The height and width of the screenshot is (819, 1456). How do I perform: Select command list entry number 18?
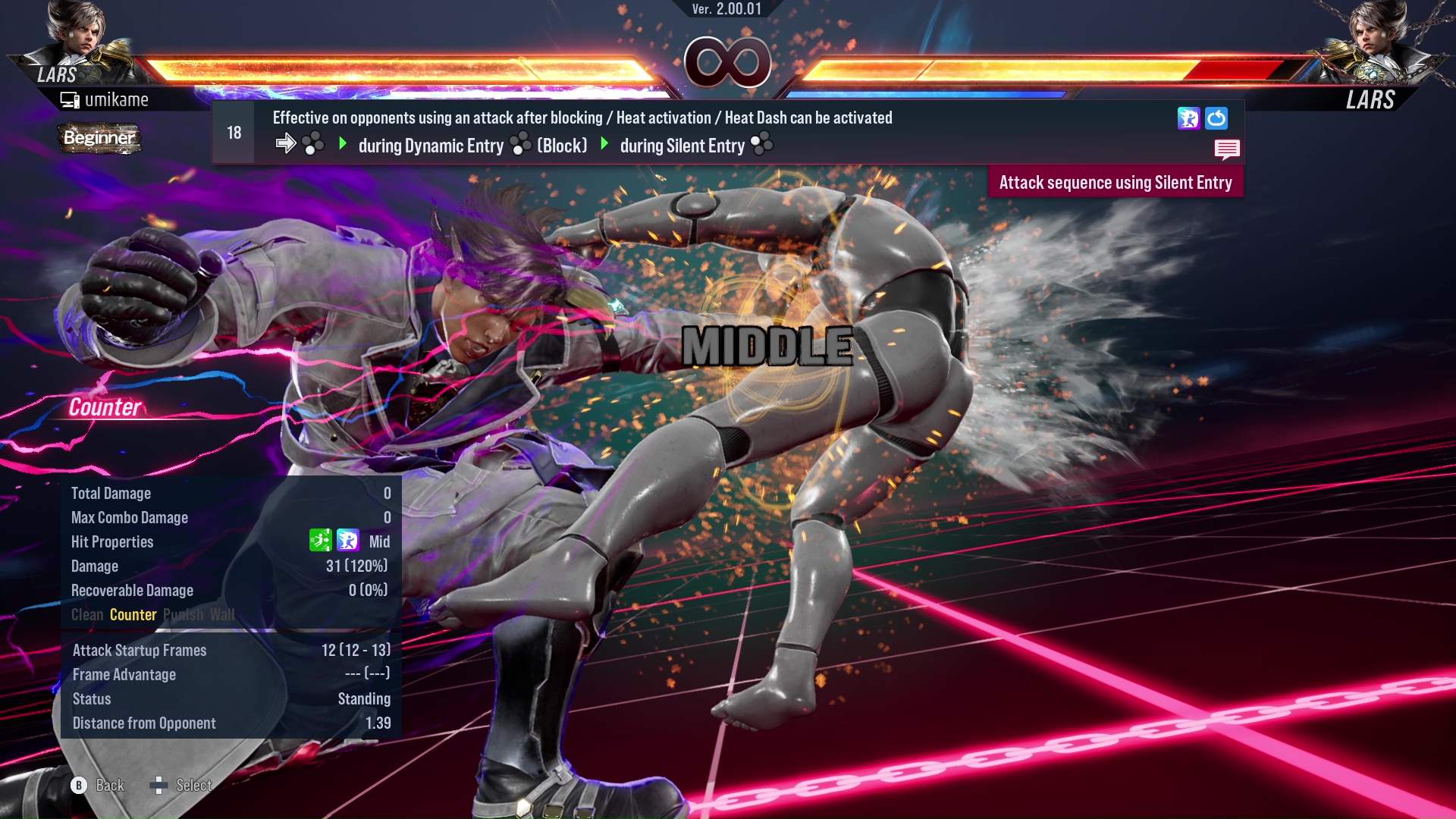(x=233, y=132)
